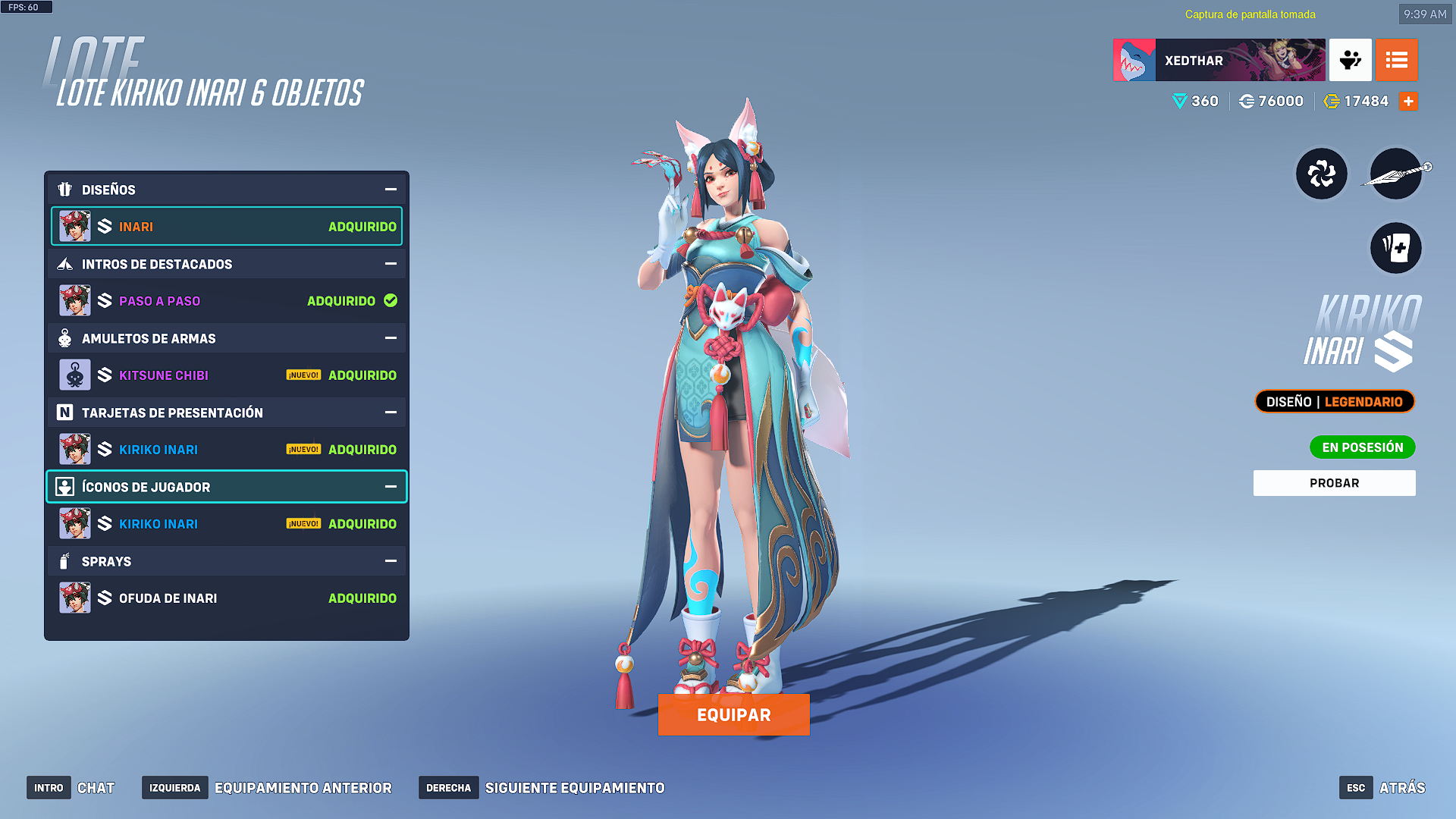The width and height of the screenshot is (1456, 819).
Task: Collapse the Sprays section
Action: point(391,561)
